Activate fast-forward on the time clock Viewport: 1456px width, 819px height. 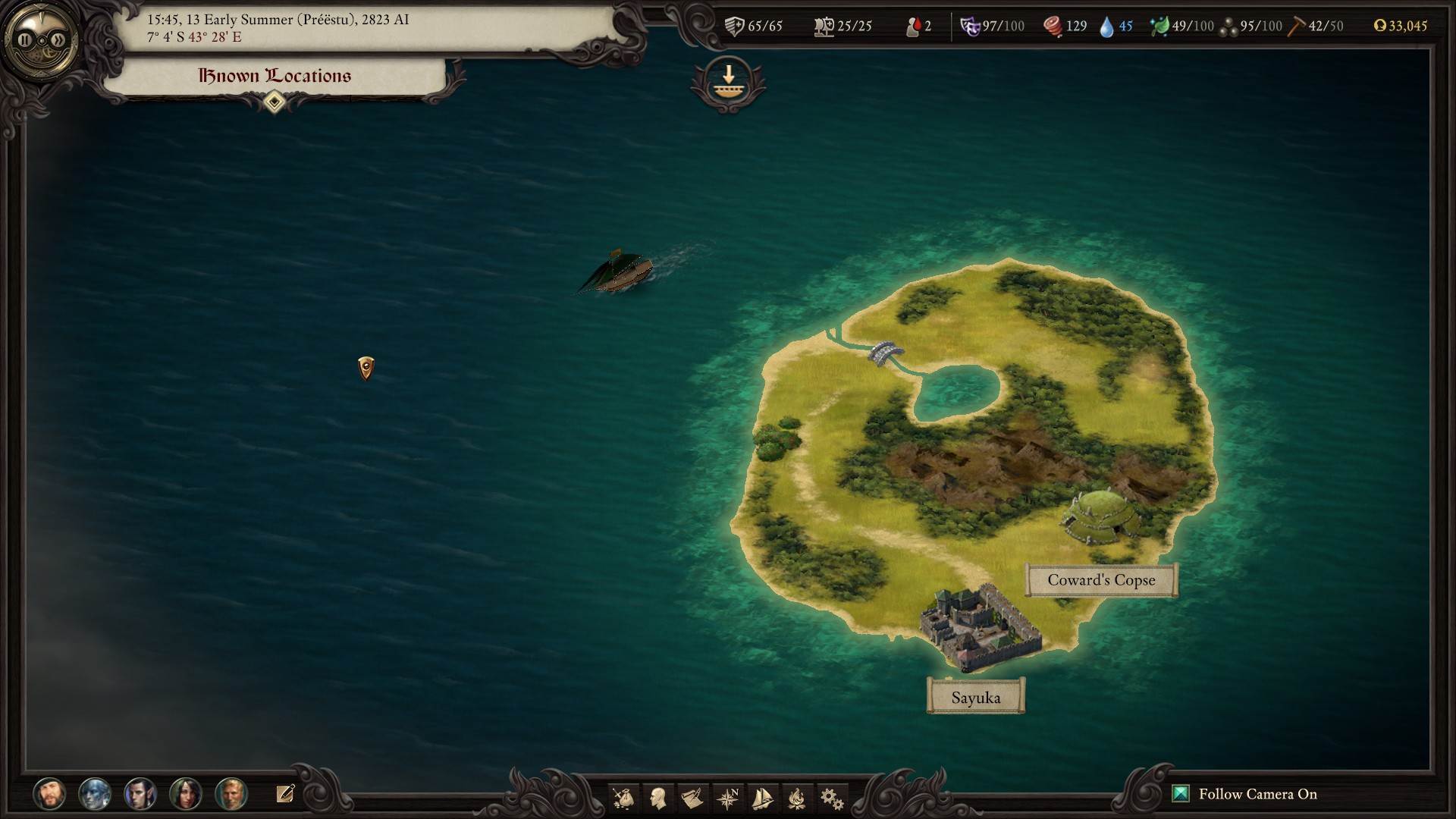click(x=57, y=39)
